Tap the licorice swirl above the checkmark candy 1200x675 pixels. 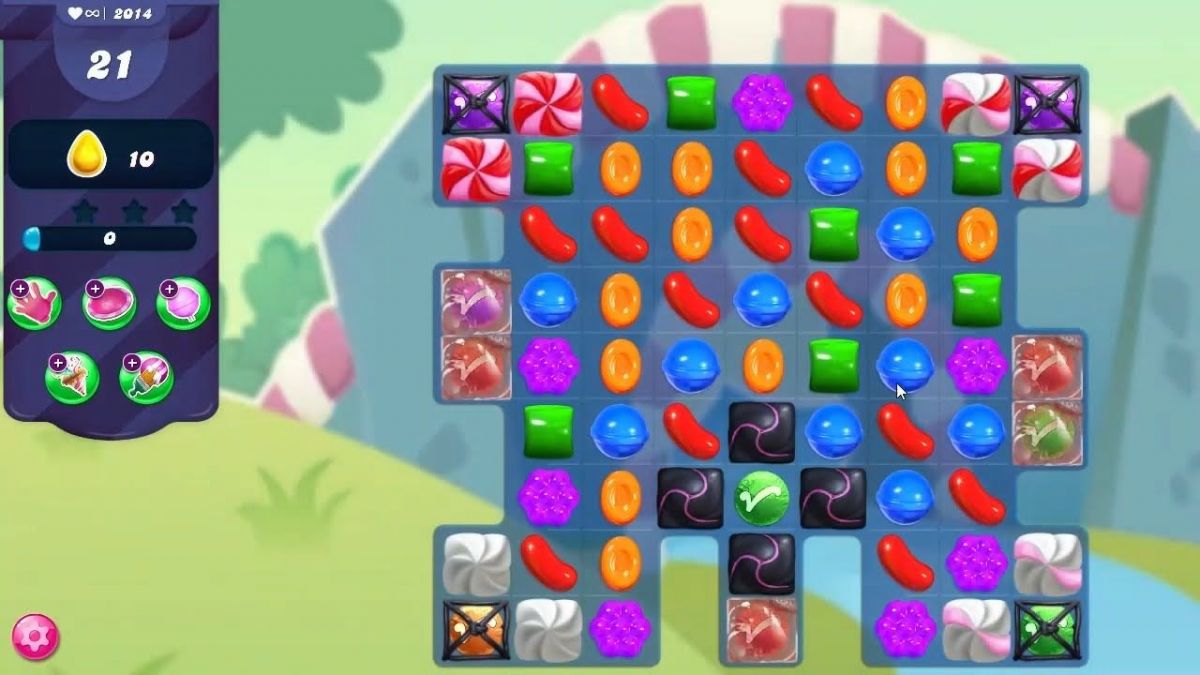coord(762,432)
